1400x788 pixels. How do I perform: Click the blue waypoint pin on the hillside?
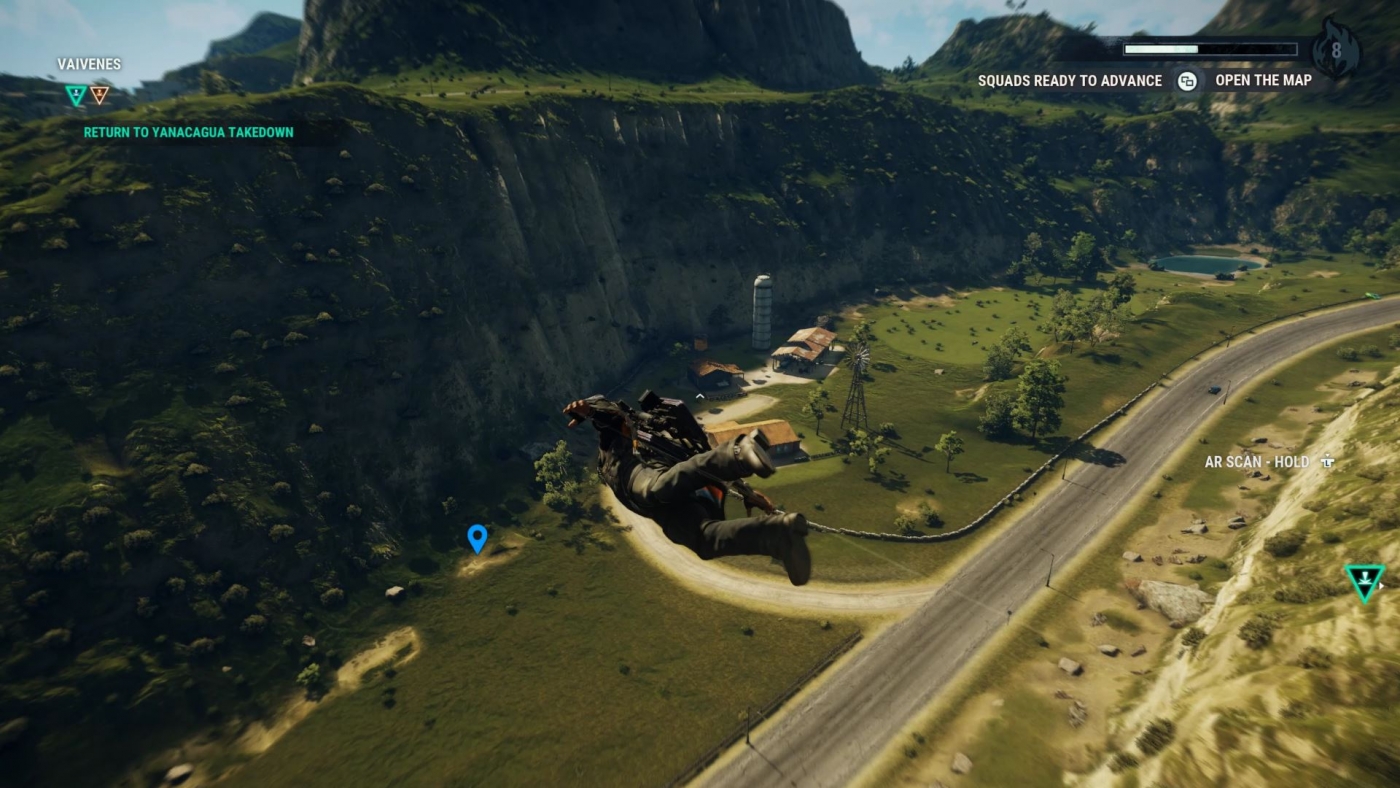coord(477,539)
